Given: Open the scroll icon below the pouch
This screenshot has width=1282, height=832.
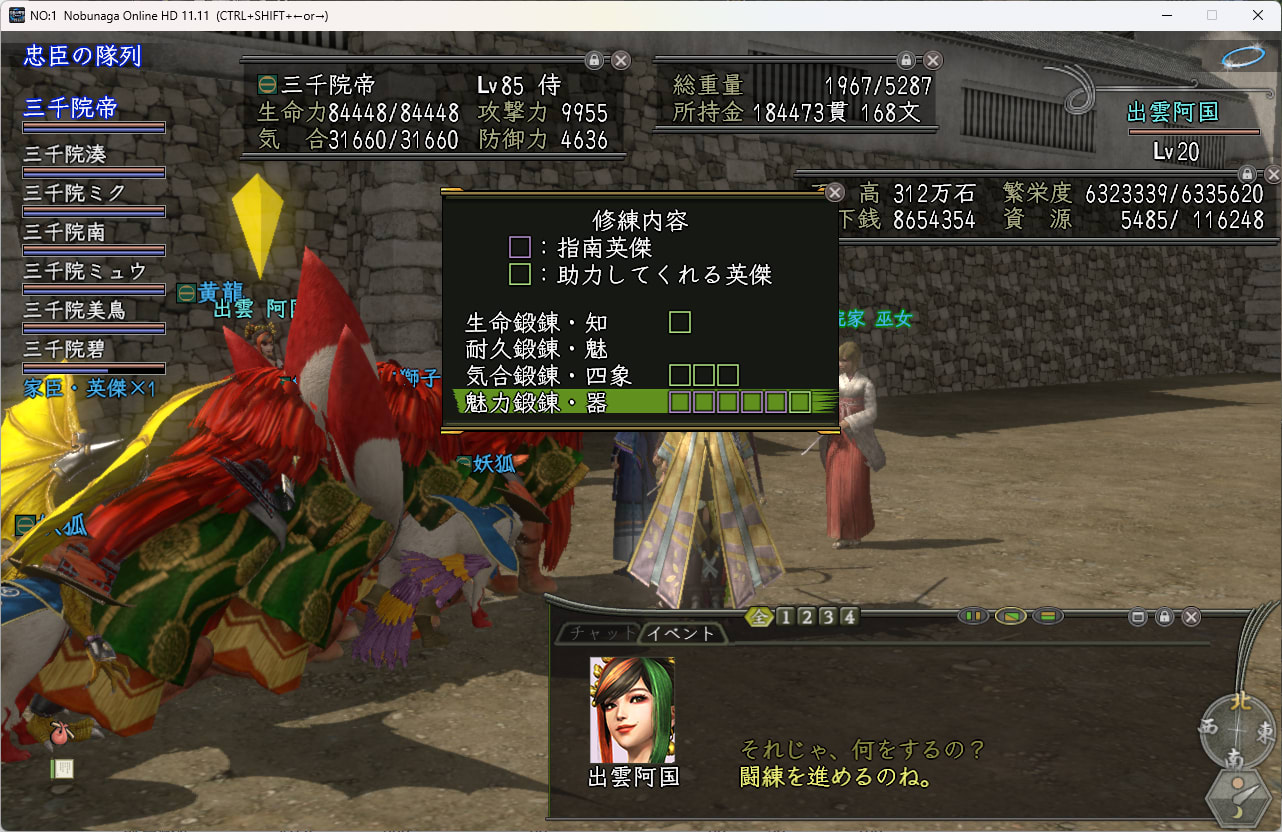Looking at the screenshot, I should tap(62, 769).
